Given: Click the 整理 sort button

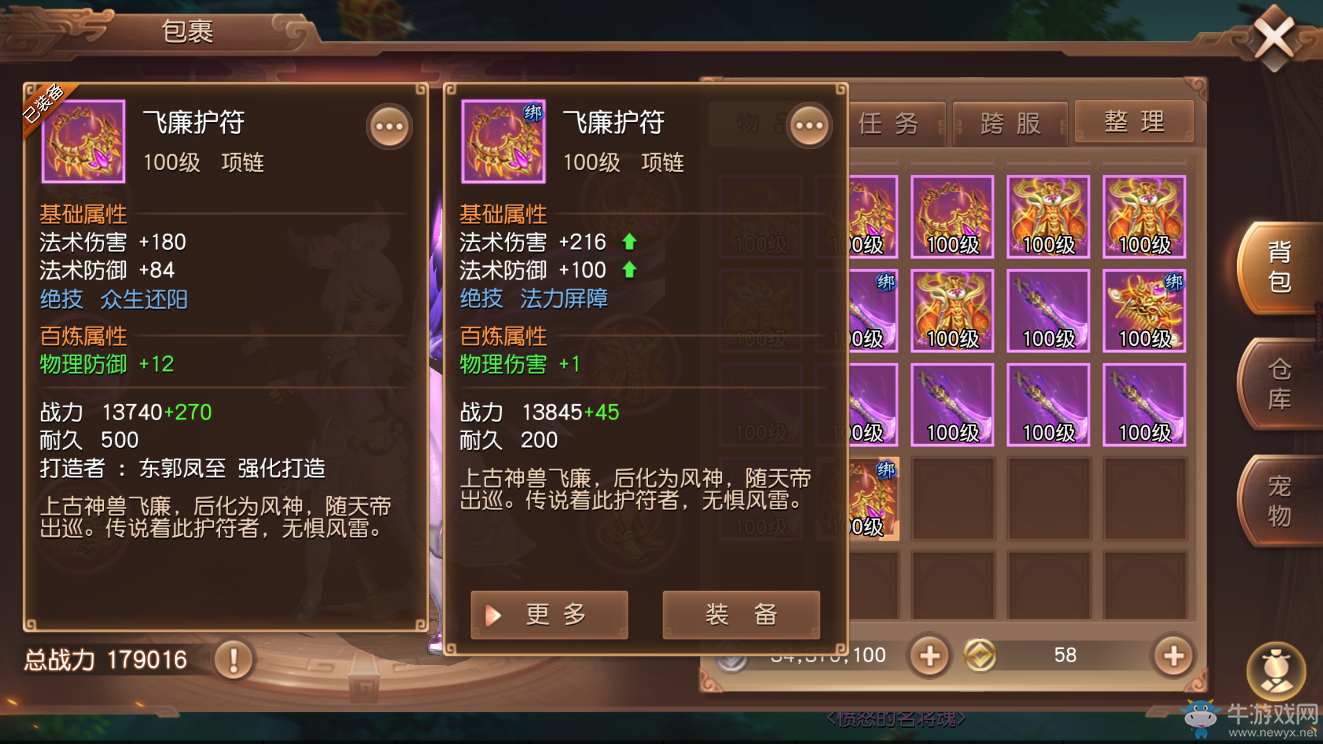Looking at the screenshot, I should [1133, 121].
